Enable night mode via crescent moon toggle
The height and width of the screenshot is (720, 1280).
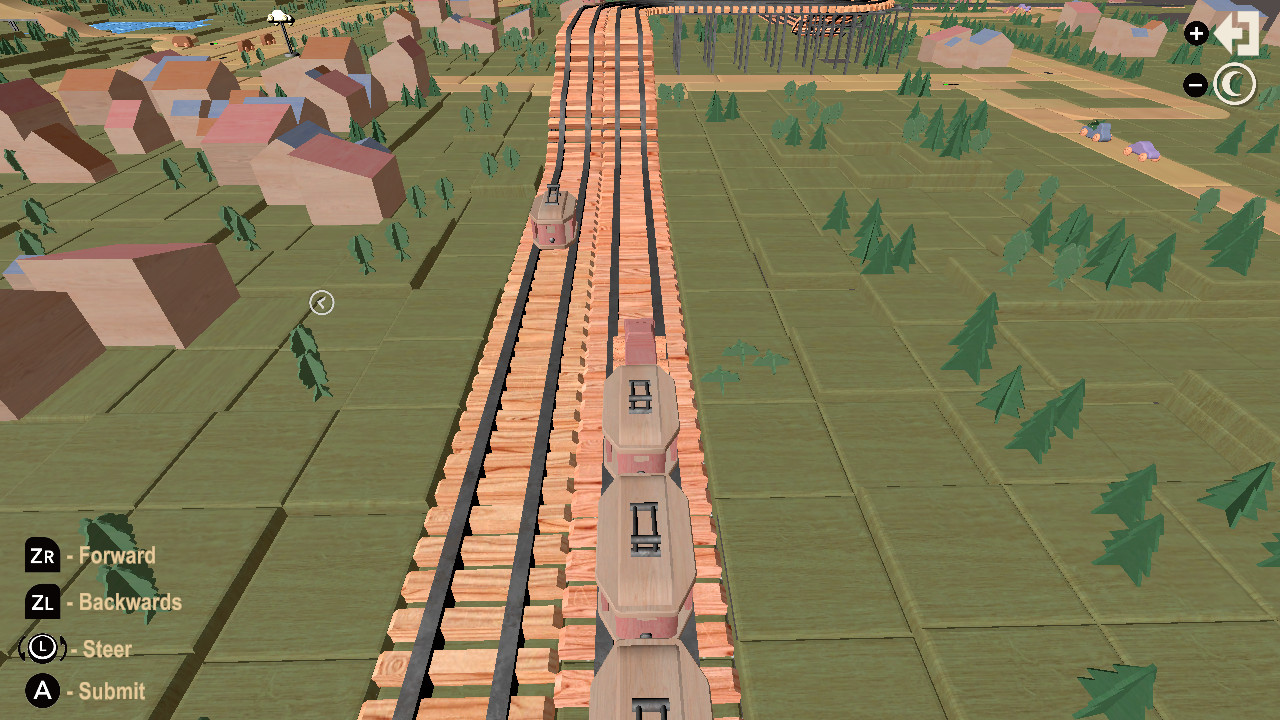click(1236, 85)
